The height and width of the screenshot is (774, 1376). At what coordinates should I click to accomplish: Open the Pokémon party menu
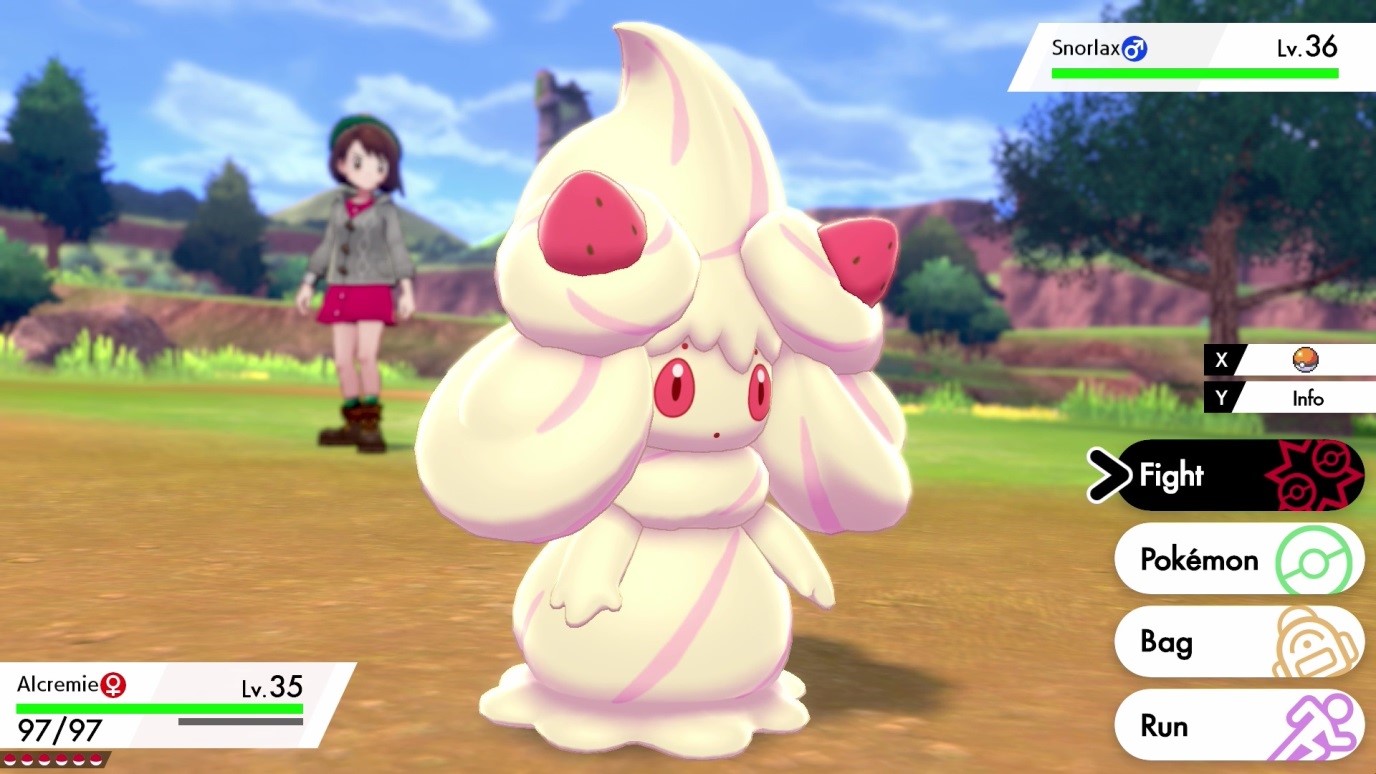point(1200,559)
